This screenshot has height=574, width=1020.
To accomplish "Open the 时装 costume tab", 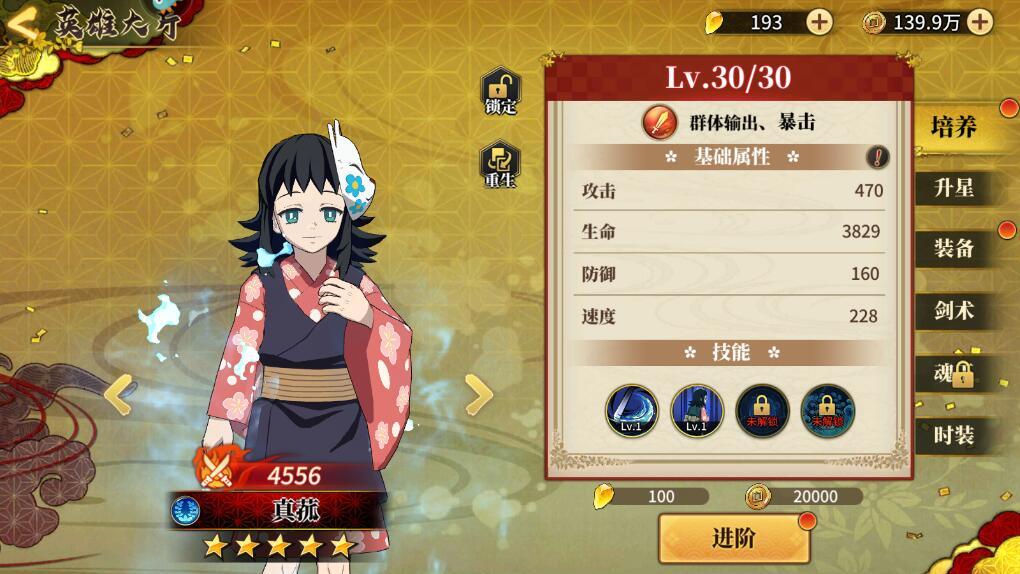I will click(x=954, y=435).
